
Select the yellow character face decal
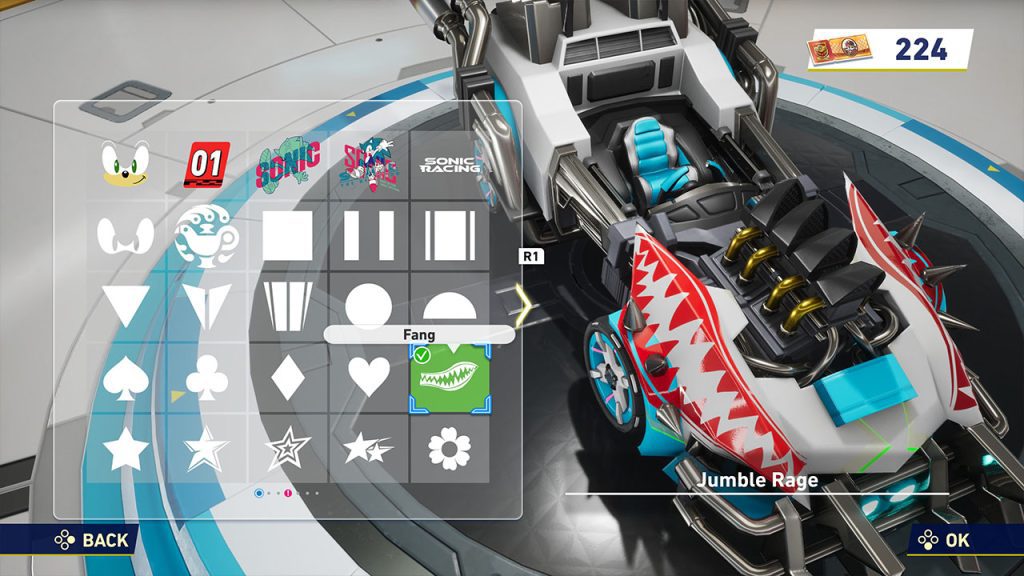click(125, 164)
